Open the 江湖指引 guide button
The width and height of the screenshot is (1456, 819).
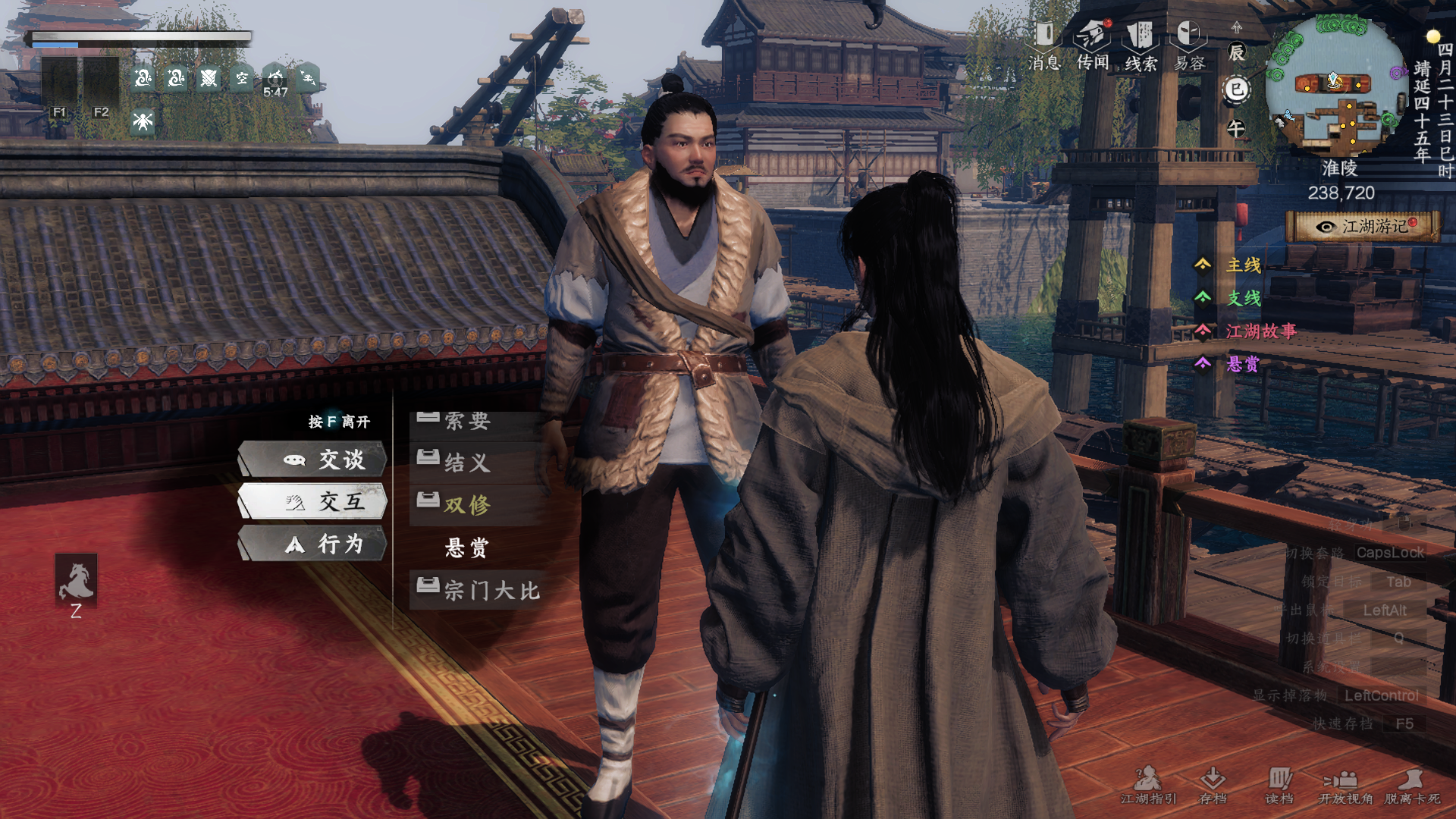coord(1148,785)
